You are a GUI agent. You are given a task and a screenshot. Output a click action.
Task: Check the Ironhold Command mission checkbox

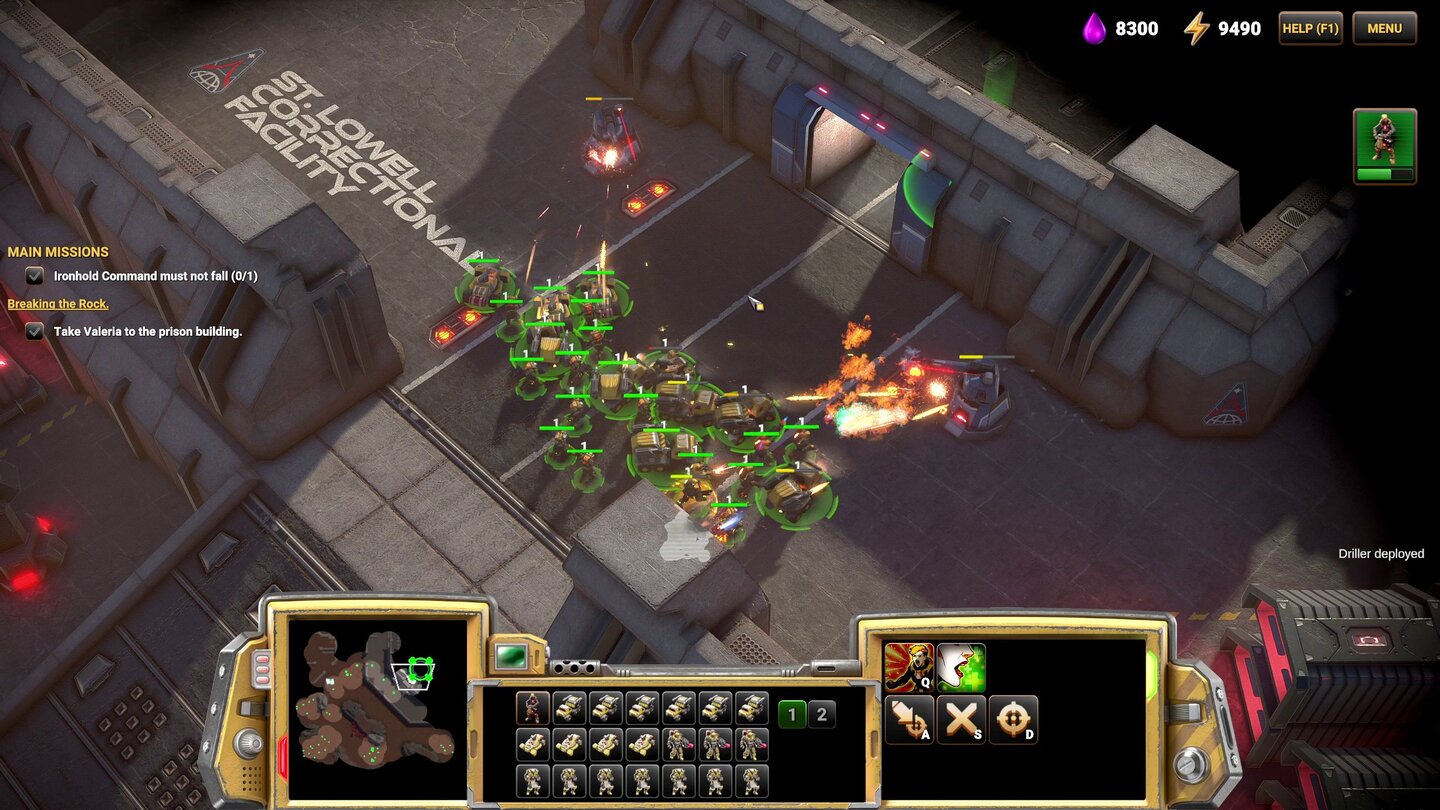point(33,276)
